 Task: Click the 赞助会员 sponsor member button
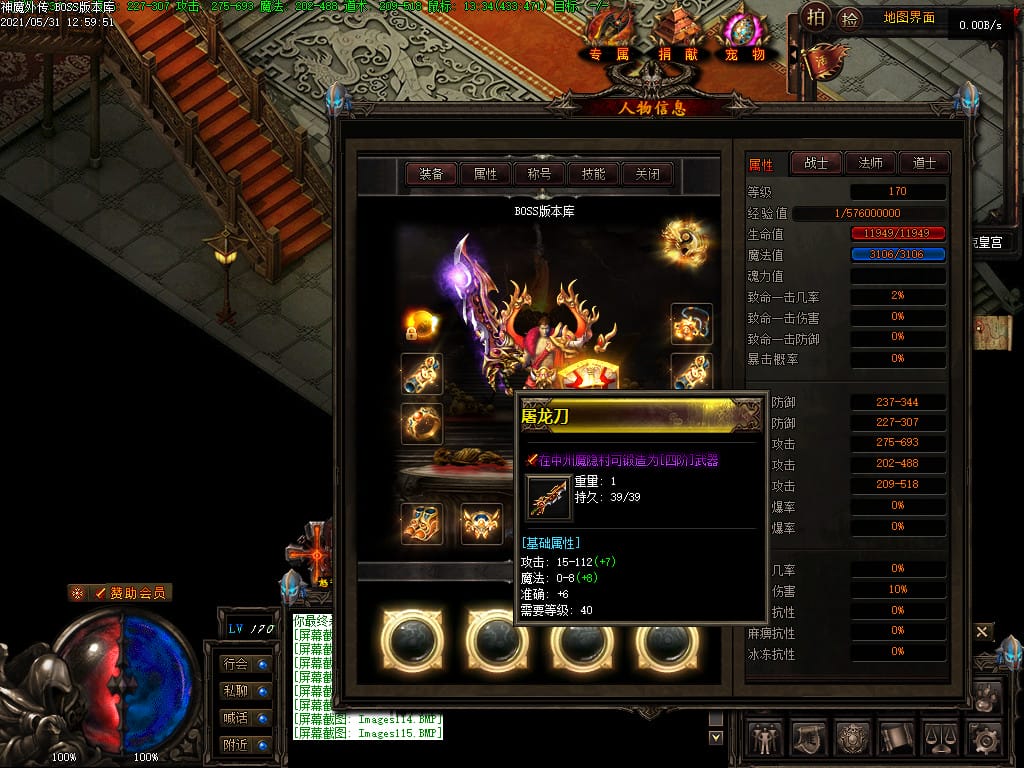[x=119, y=593]
